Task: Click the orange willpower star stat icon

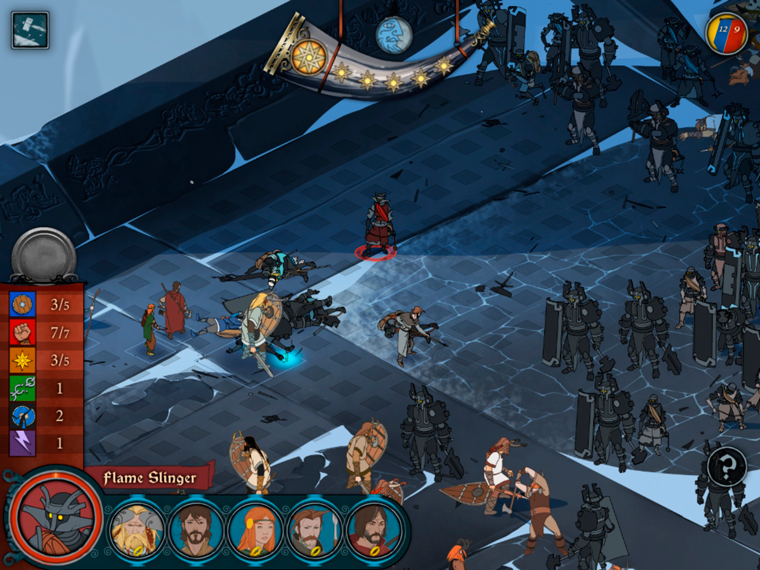Action: (23, 359)
